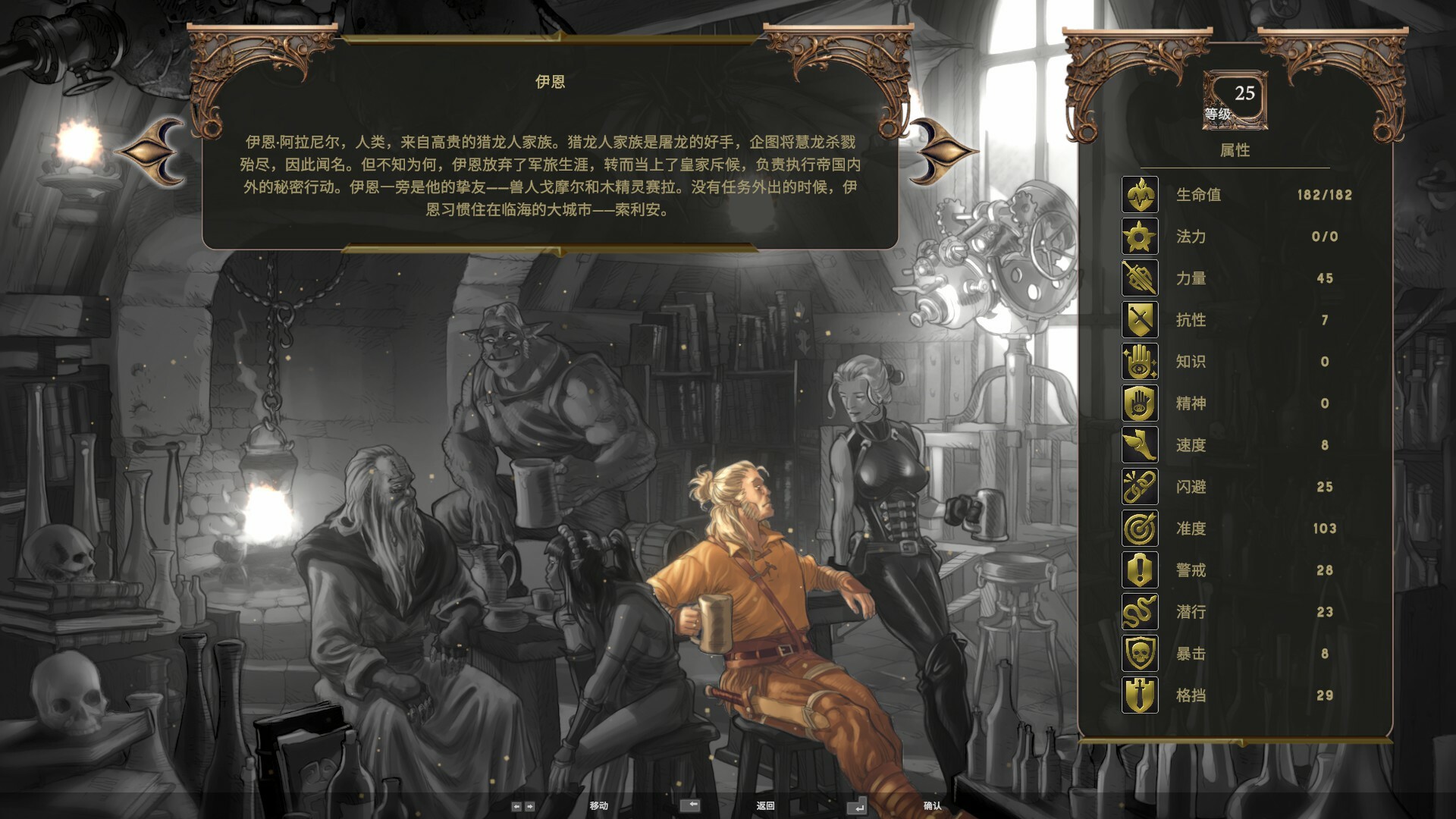Select the 法力 mana gear icon

click(1139, 237)
